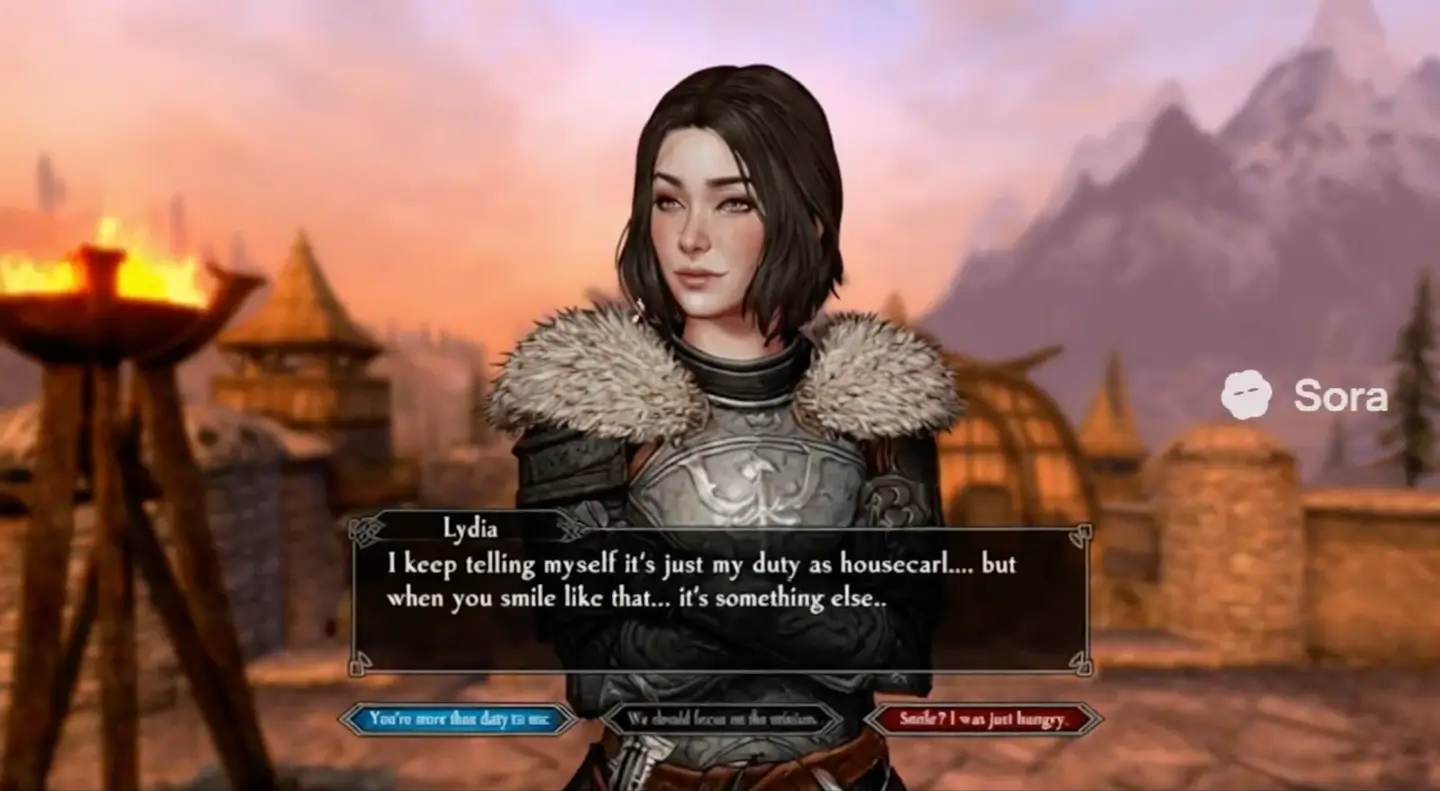Pick the red "Smile? I was just hungry" option

[984, 718]
